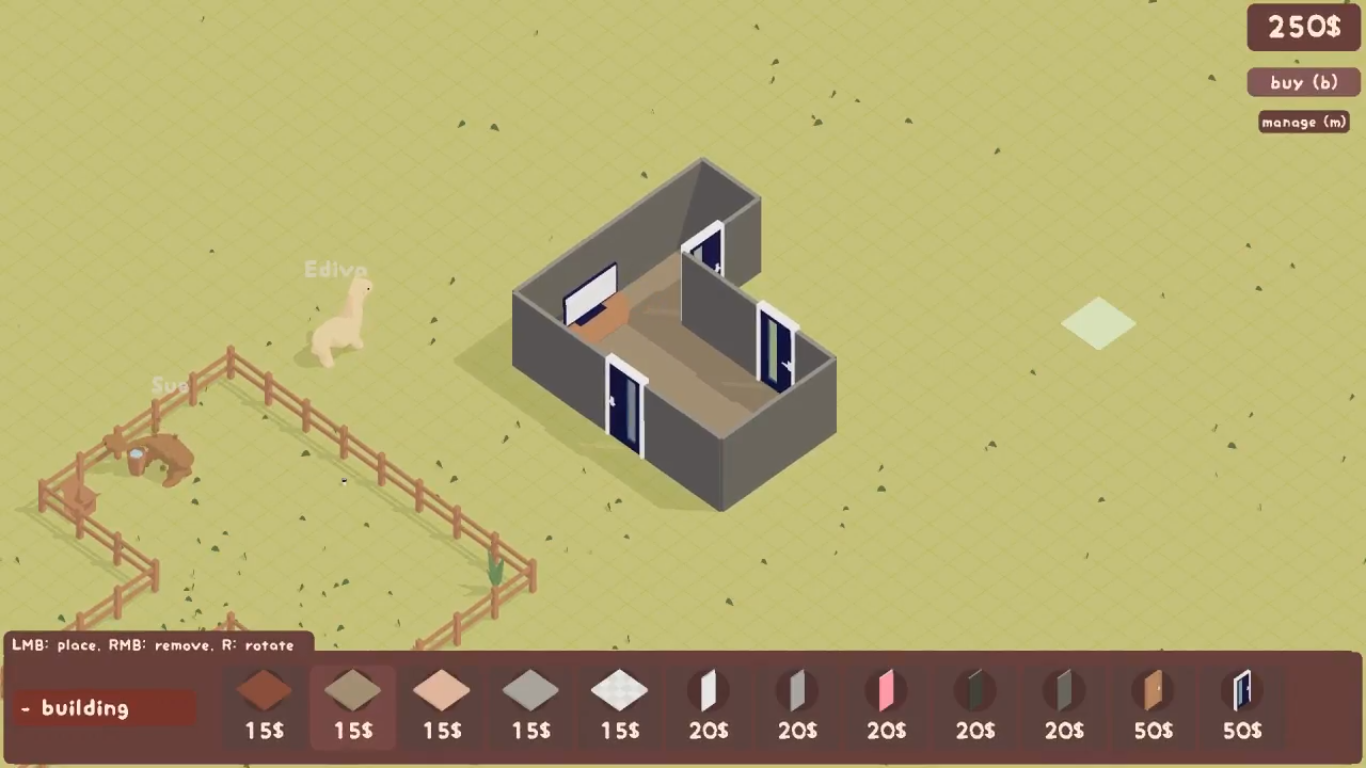Open the manage (m) panel
The image size is (1366, 768).
[1303, 122]
